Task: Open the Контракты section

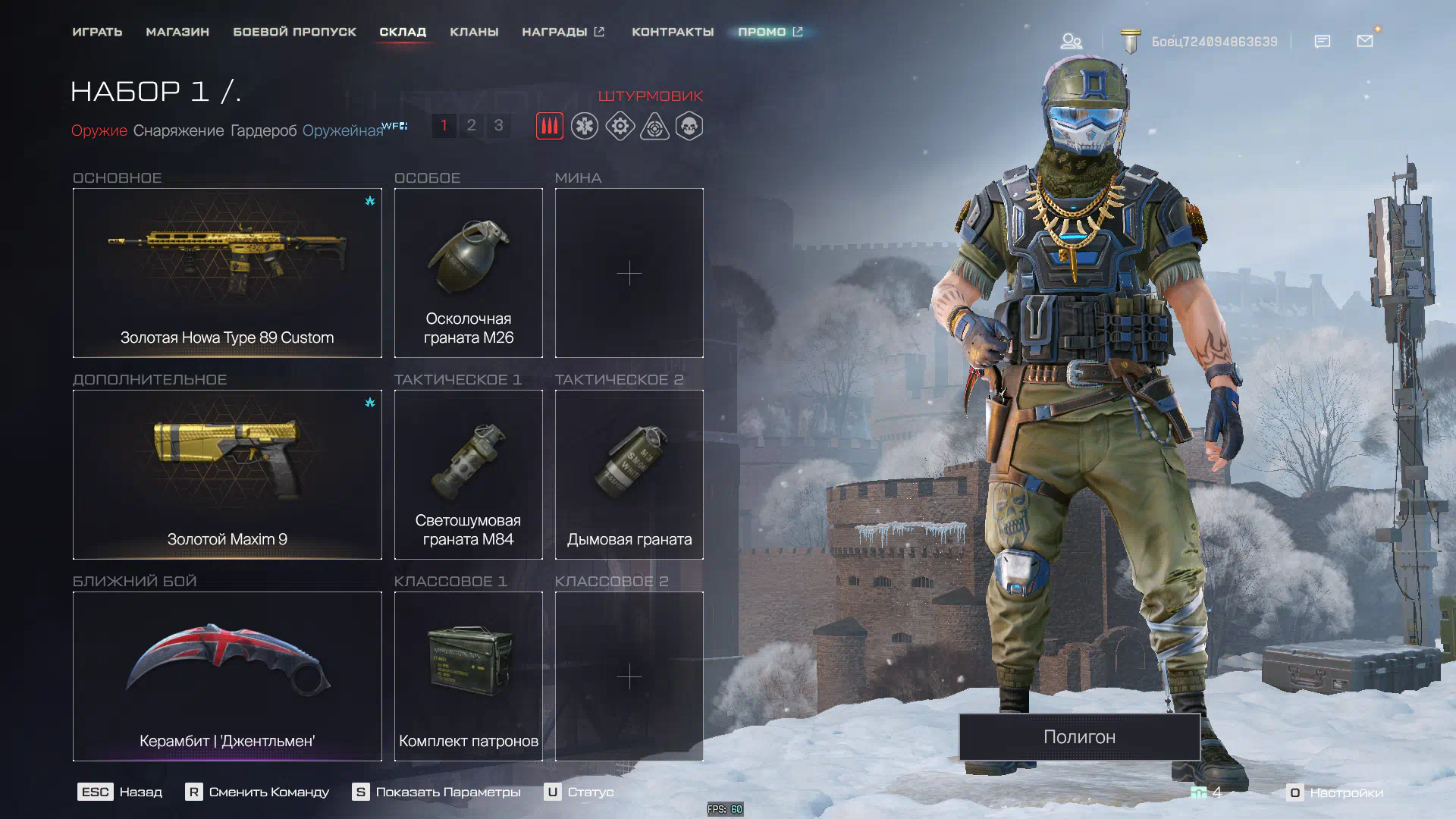Action: [673, 32]
